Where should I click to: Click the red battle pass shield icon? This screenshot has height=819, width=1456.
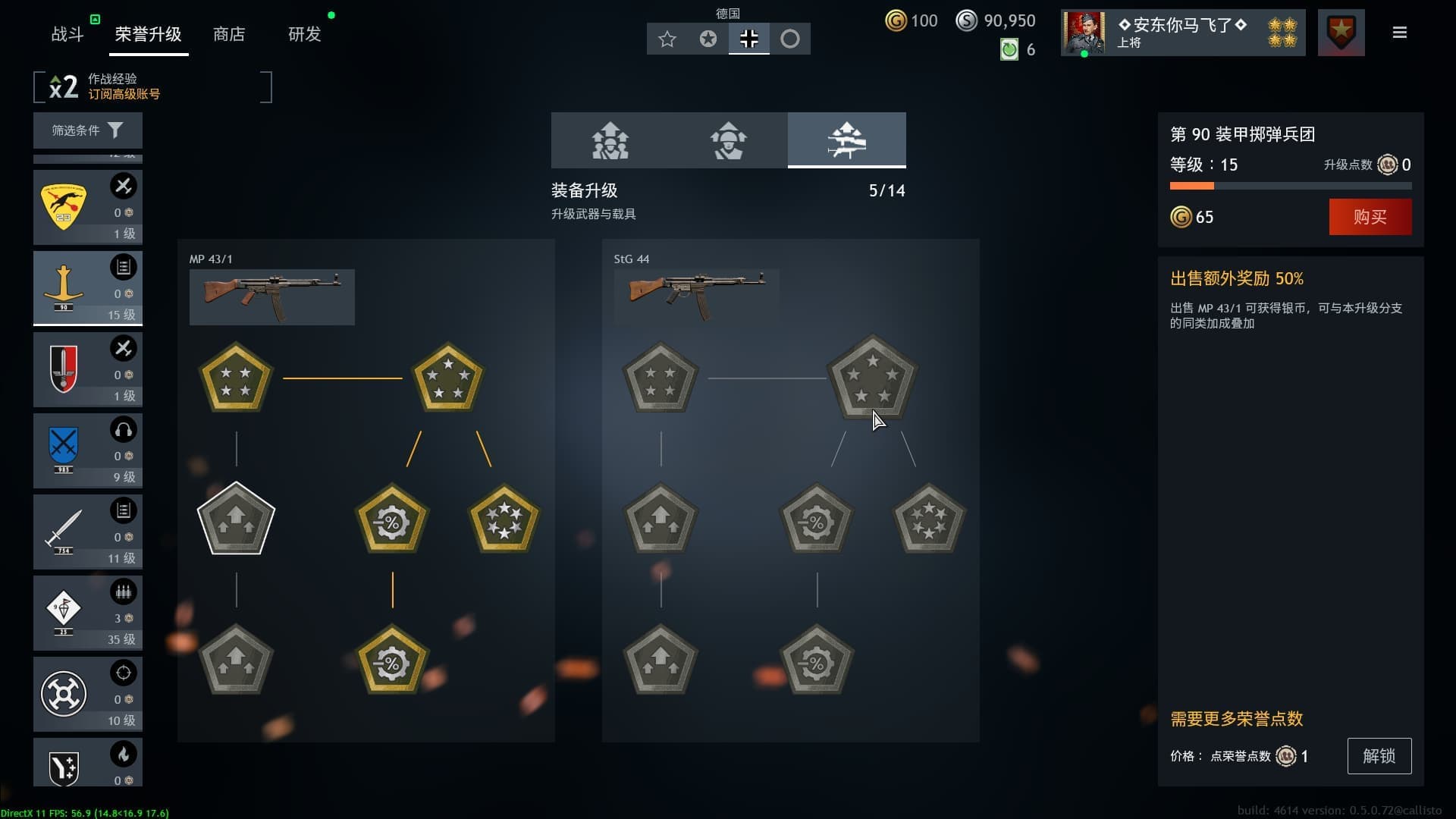1341,32
